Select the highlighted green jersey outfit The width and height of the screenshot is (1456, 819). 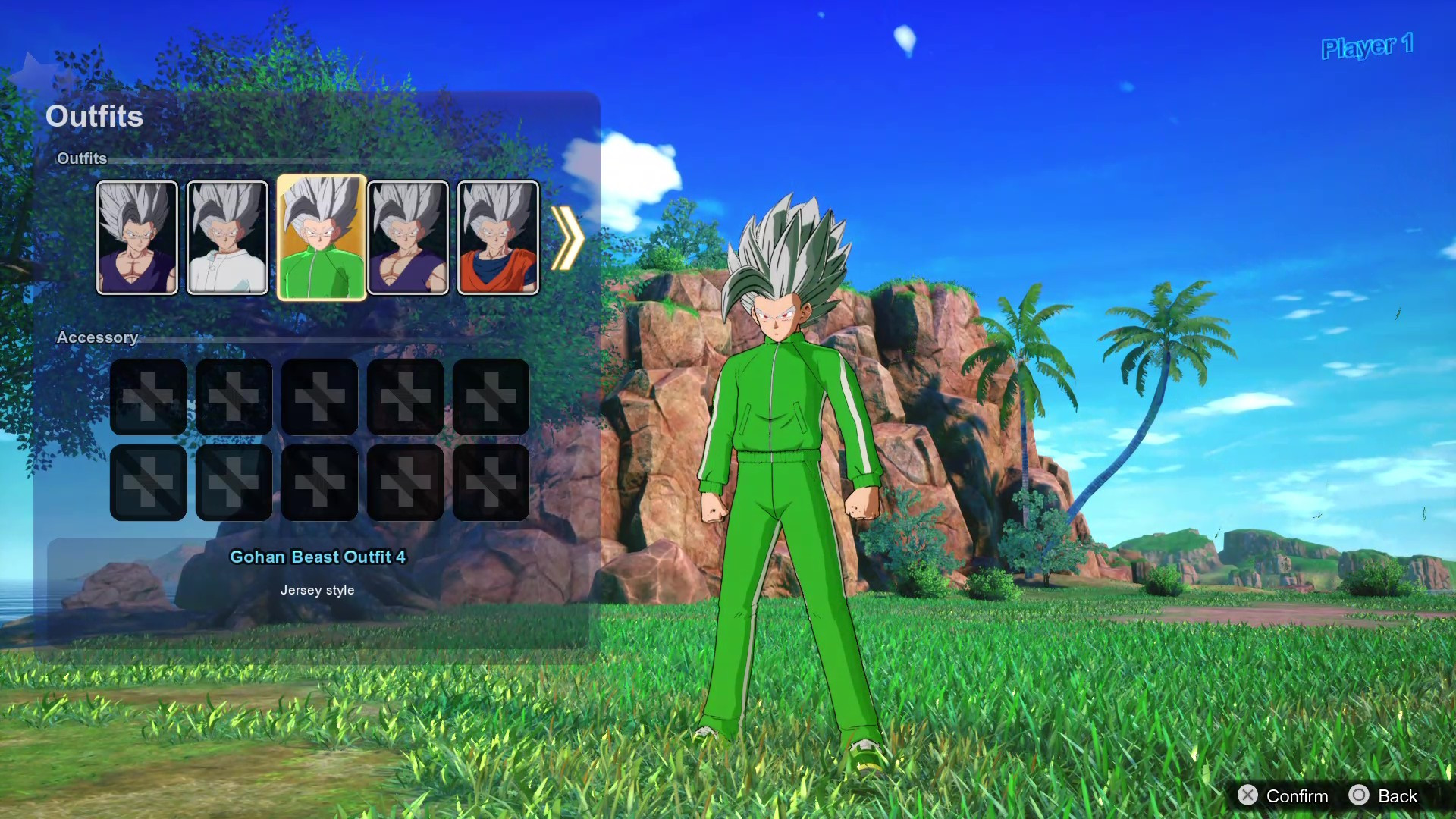pyautogui.click(x=320, y=238)
